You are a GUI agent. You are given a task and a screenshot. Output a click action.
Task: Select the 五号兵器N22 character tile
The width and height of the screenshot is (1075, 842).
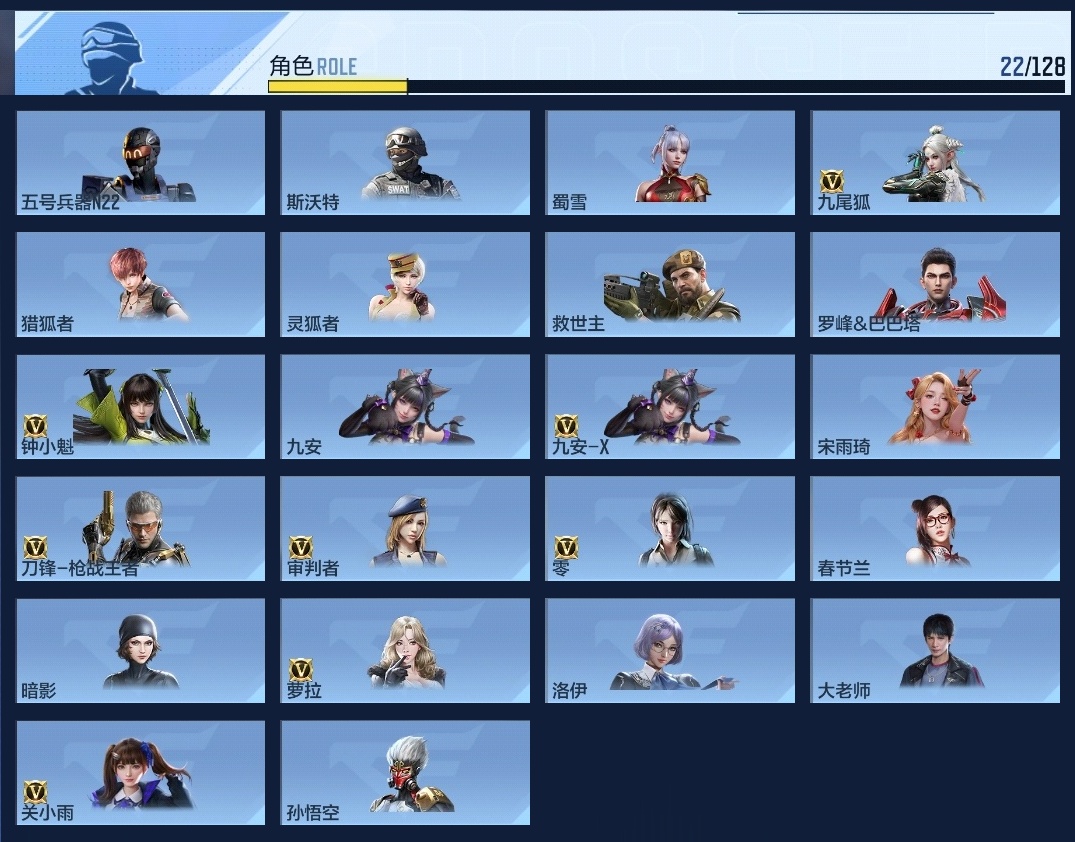pos(141,162)
